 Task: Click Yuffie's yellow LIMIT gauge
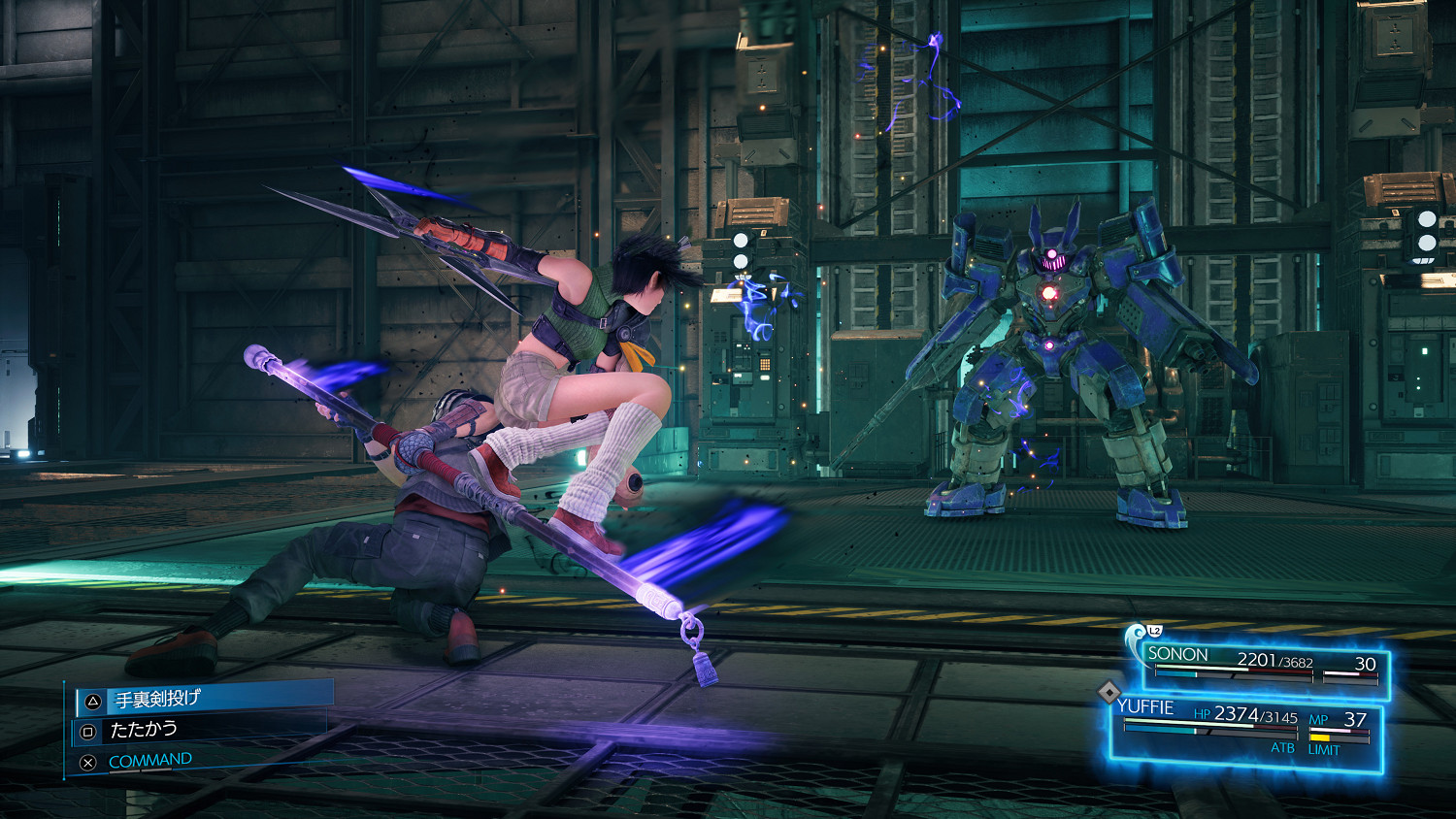pyautogui.click(x=1322, y=737)
